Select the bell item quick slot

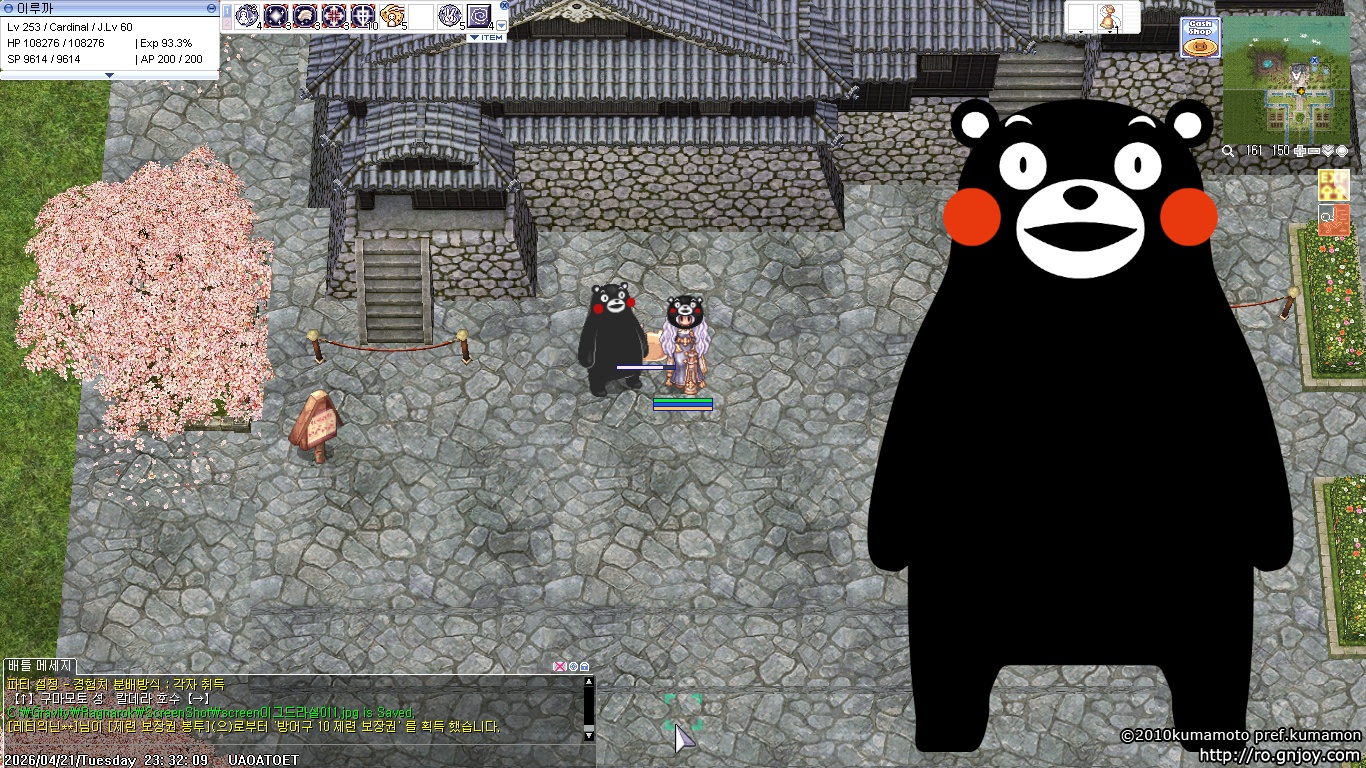point(1109,17)
